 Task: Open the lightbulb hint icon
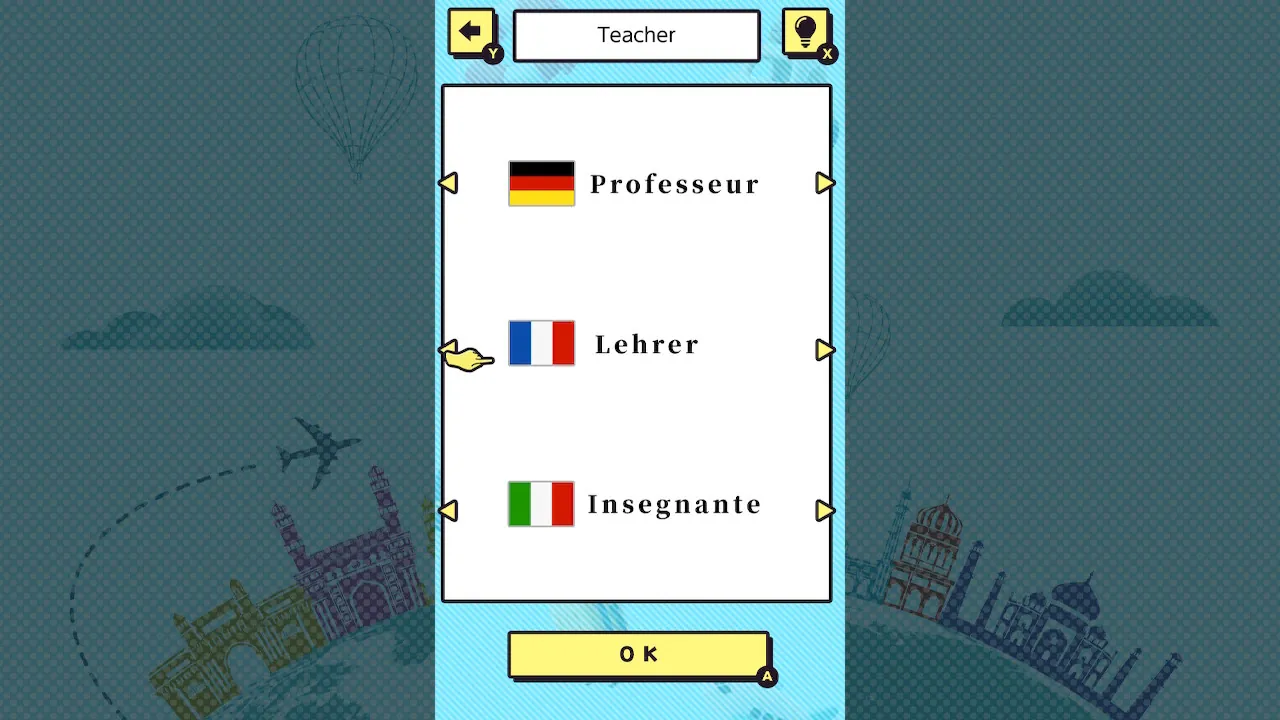pos(806,31)
